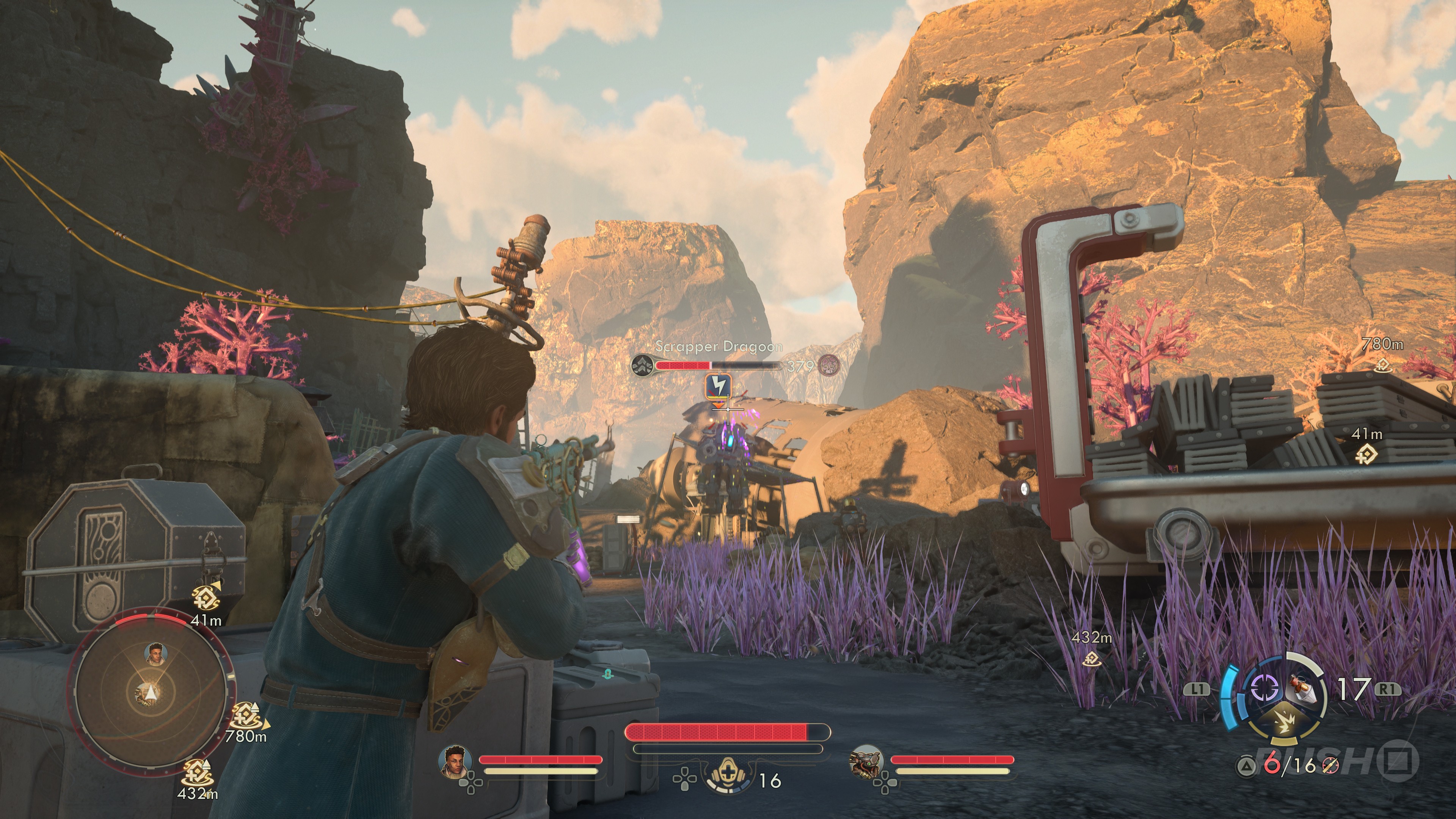Click the 41m waypoint marker in the world
Viewport: 1456px width, 819px height.
point(1367,453)
